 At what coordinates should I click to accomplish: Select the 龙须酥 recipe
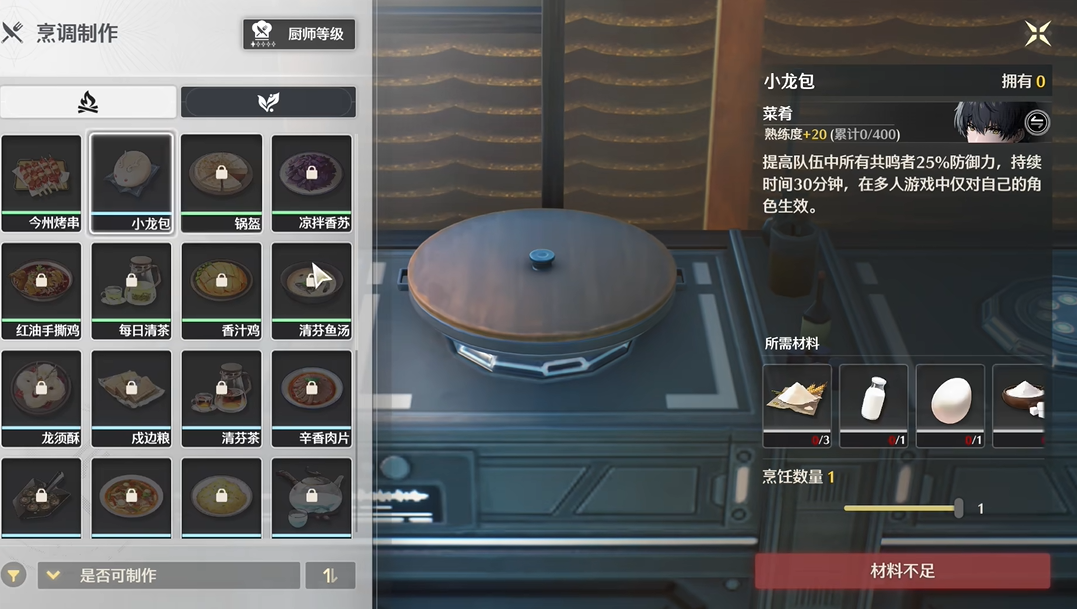click(41, 397)
